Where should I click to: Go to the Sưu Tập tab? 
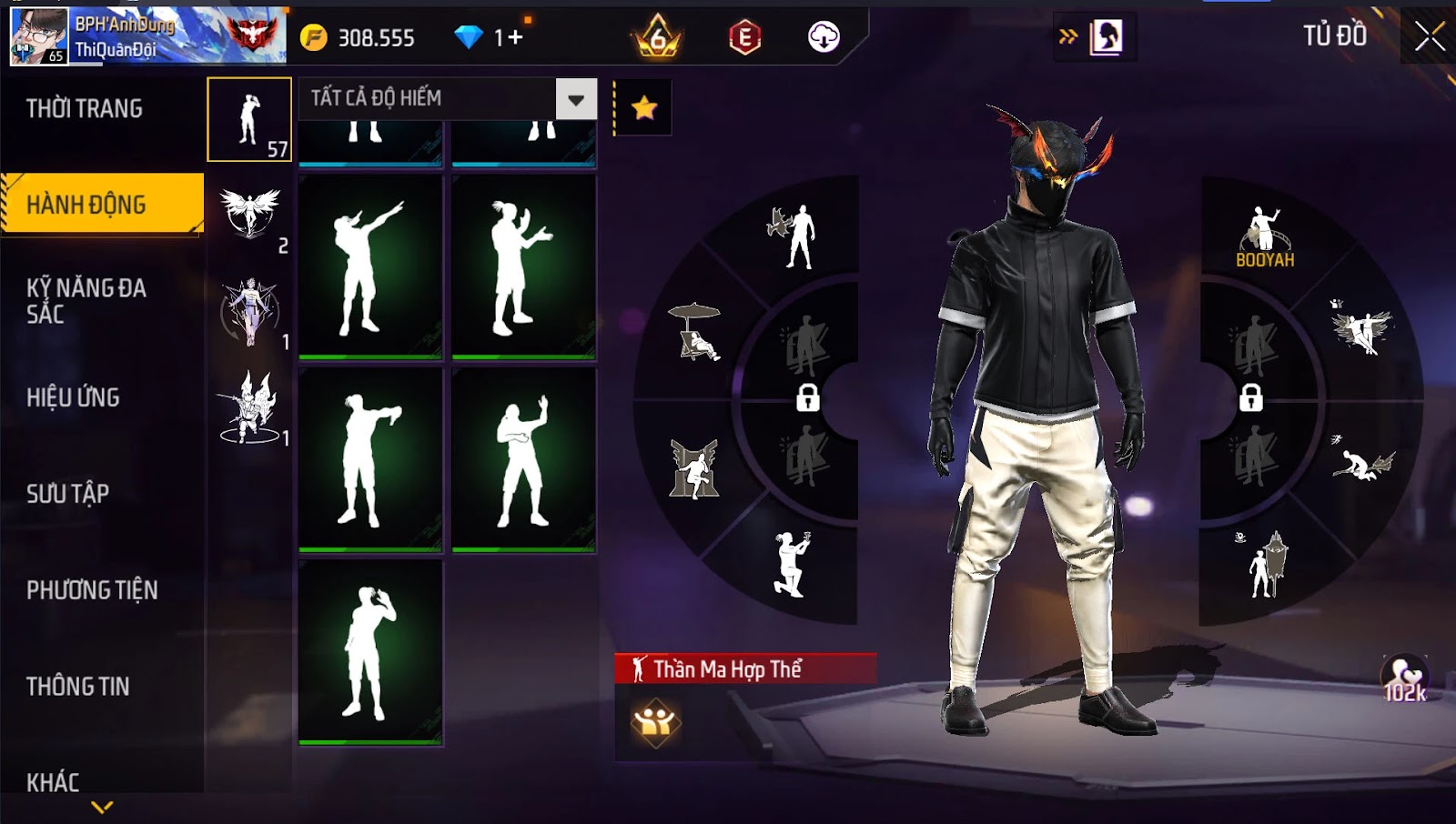coord(68,494)
